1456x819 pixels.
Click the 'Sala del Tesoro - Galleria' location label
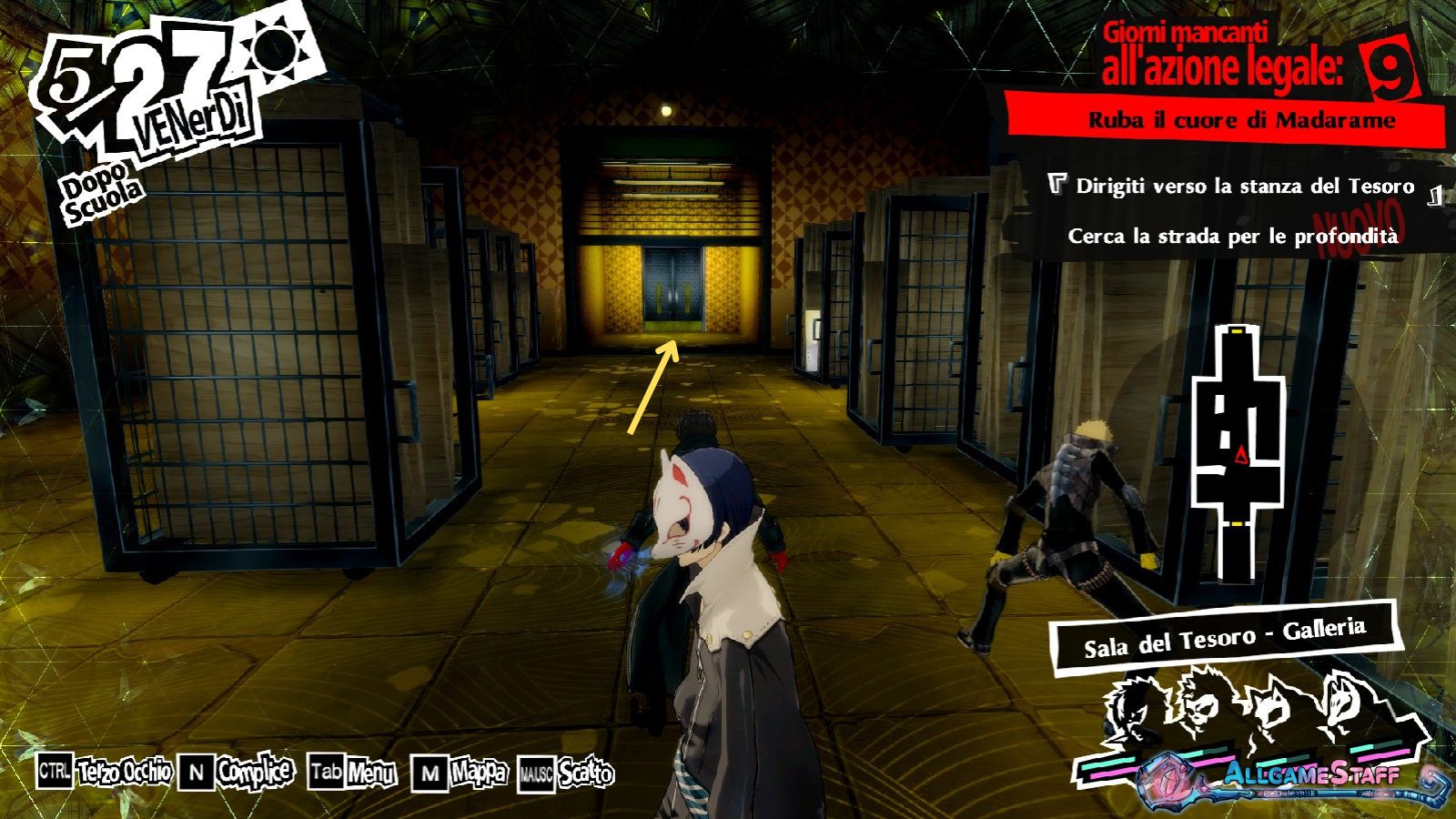point(1224,638)
